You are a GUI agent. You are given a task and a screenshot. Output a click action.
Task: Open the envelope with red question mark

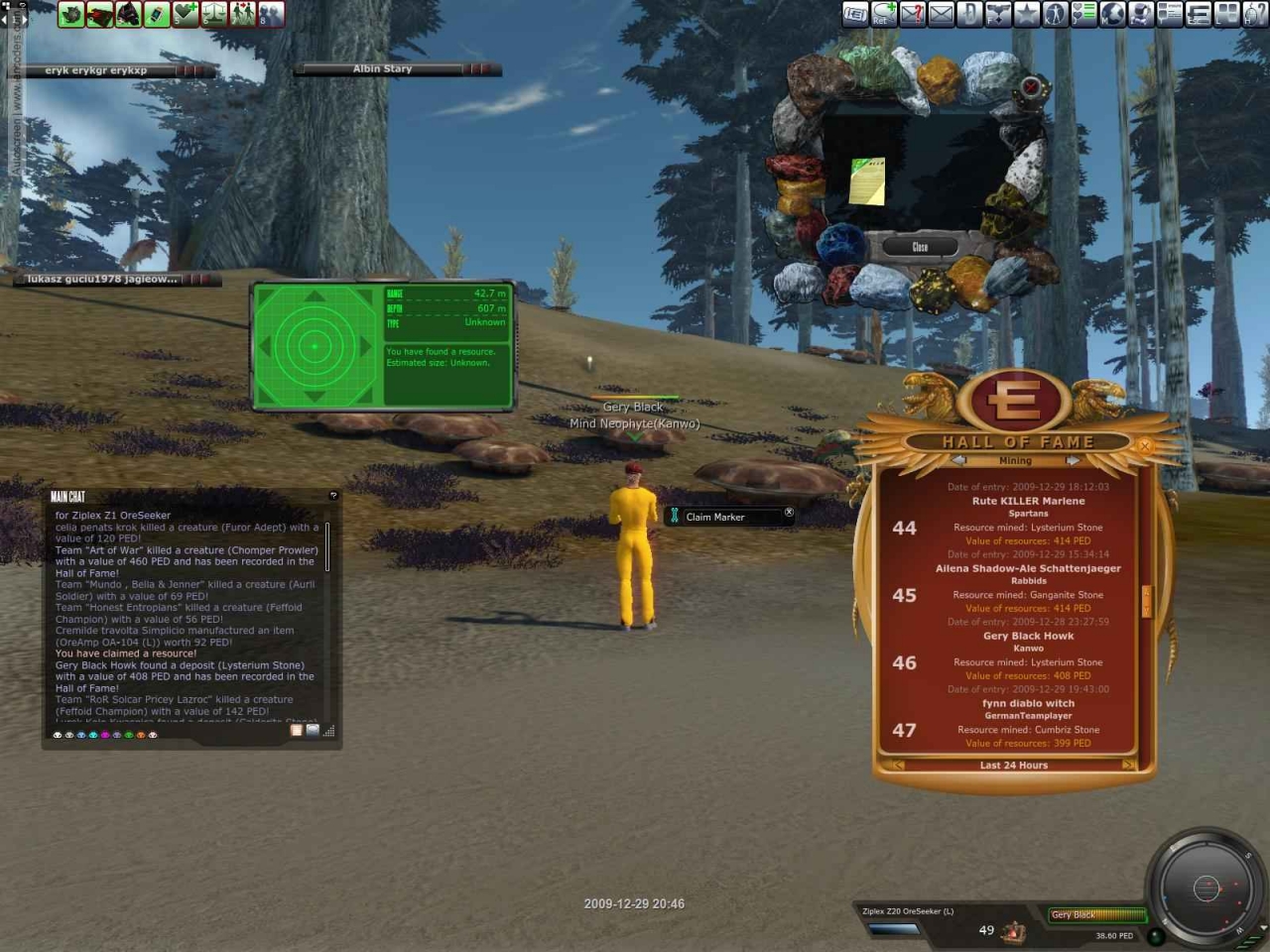[912, 13]
